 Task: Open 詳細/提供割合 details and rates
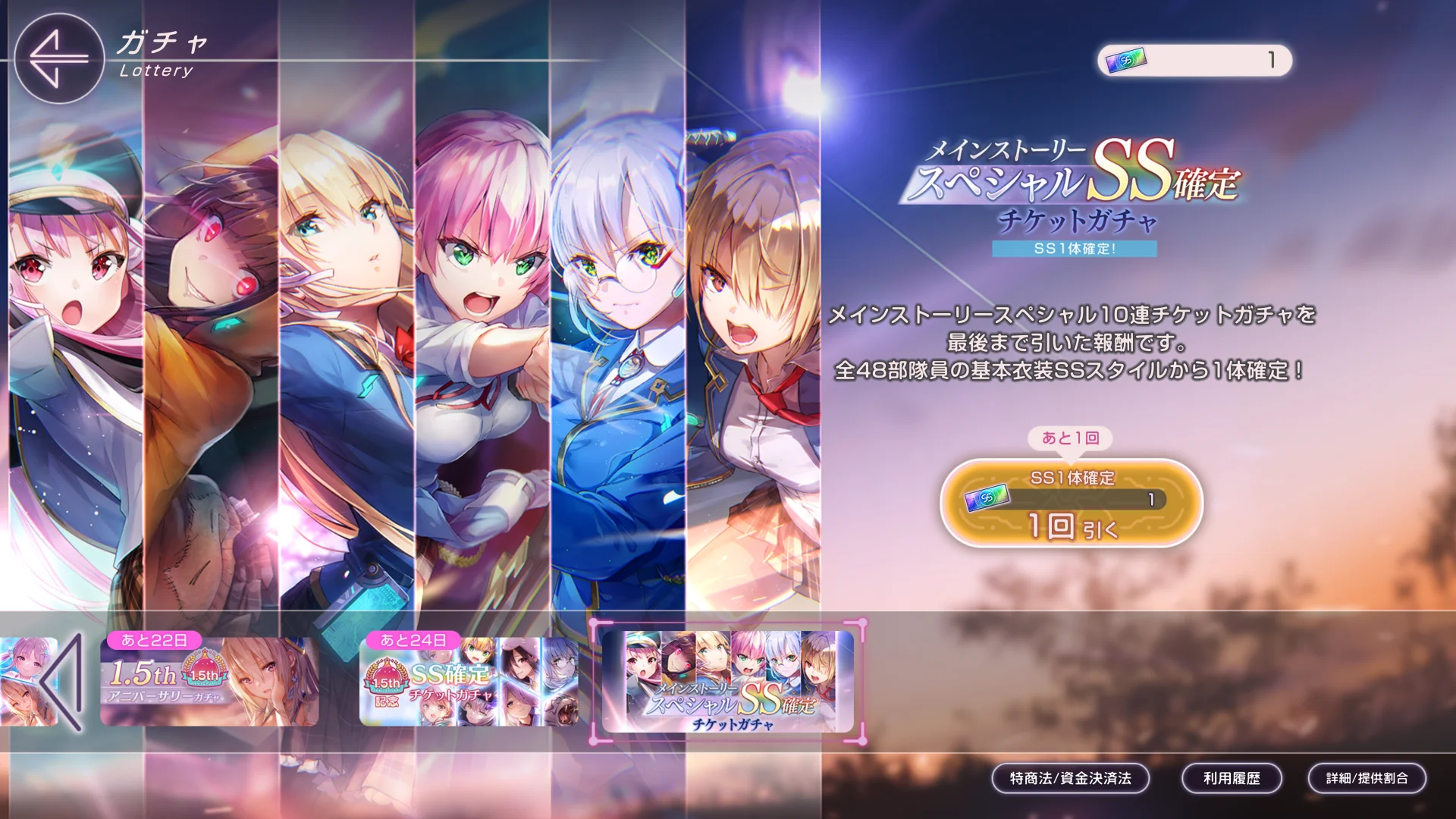(x=1367, y=778)
